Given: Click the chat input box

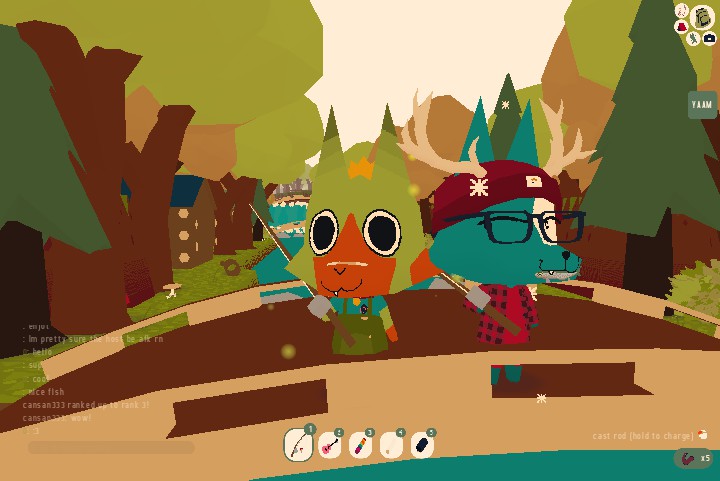Looking at the screenshot, I should (111, 448).
